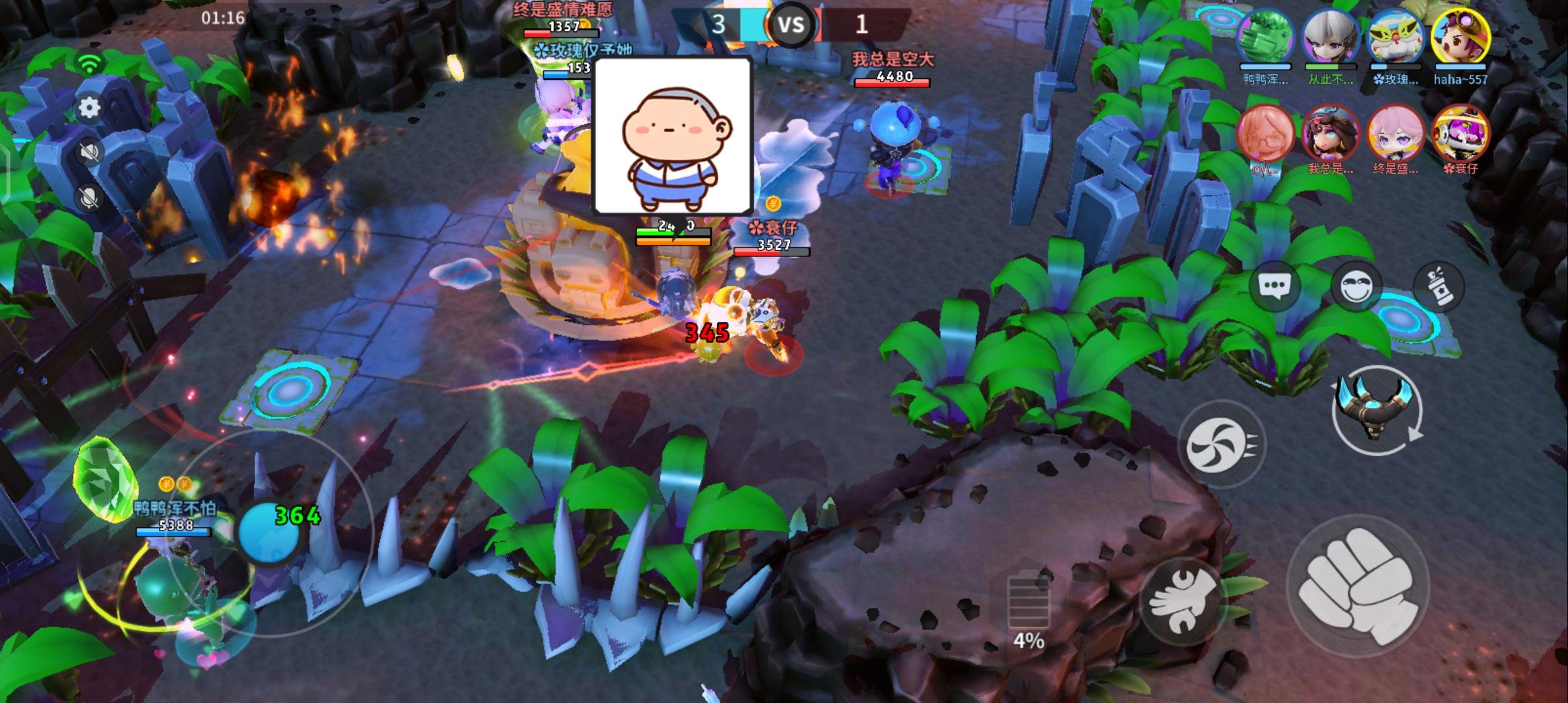Tap enemy avatar 衰仔

(1462, 135)
